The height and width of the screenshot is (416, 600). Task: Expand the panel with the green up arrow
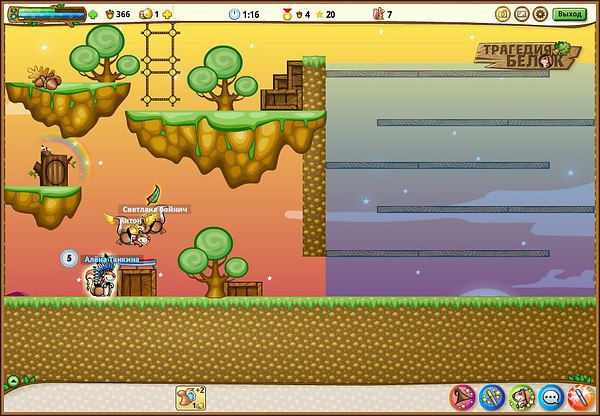pyautogui.click(x=13, y=381)
